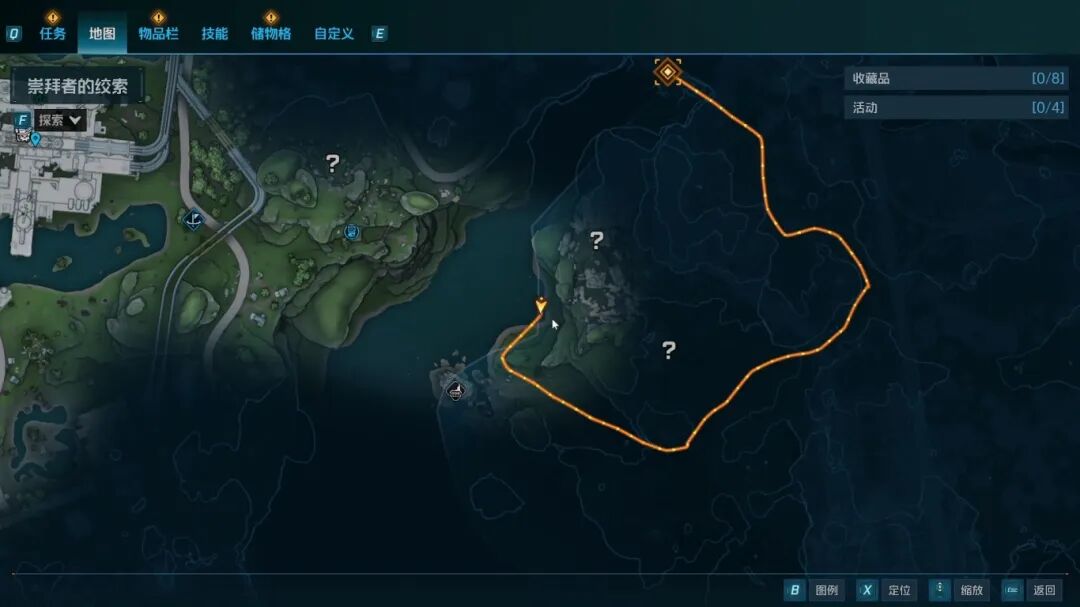Click the blue circular marker on the cliffs
1080x607 pixels.
(x=352, y=232)
